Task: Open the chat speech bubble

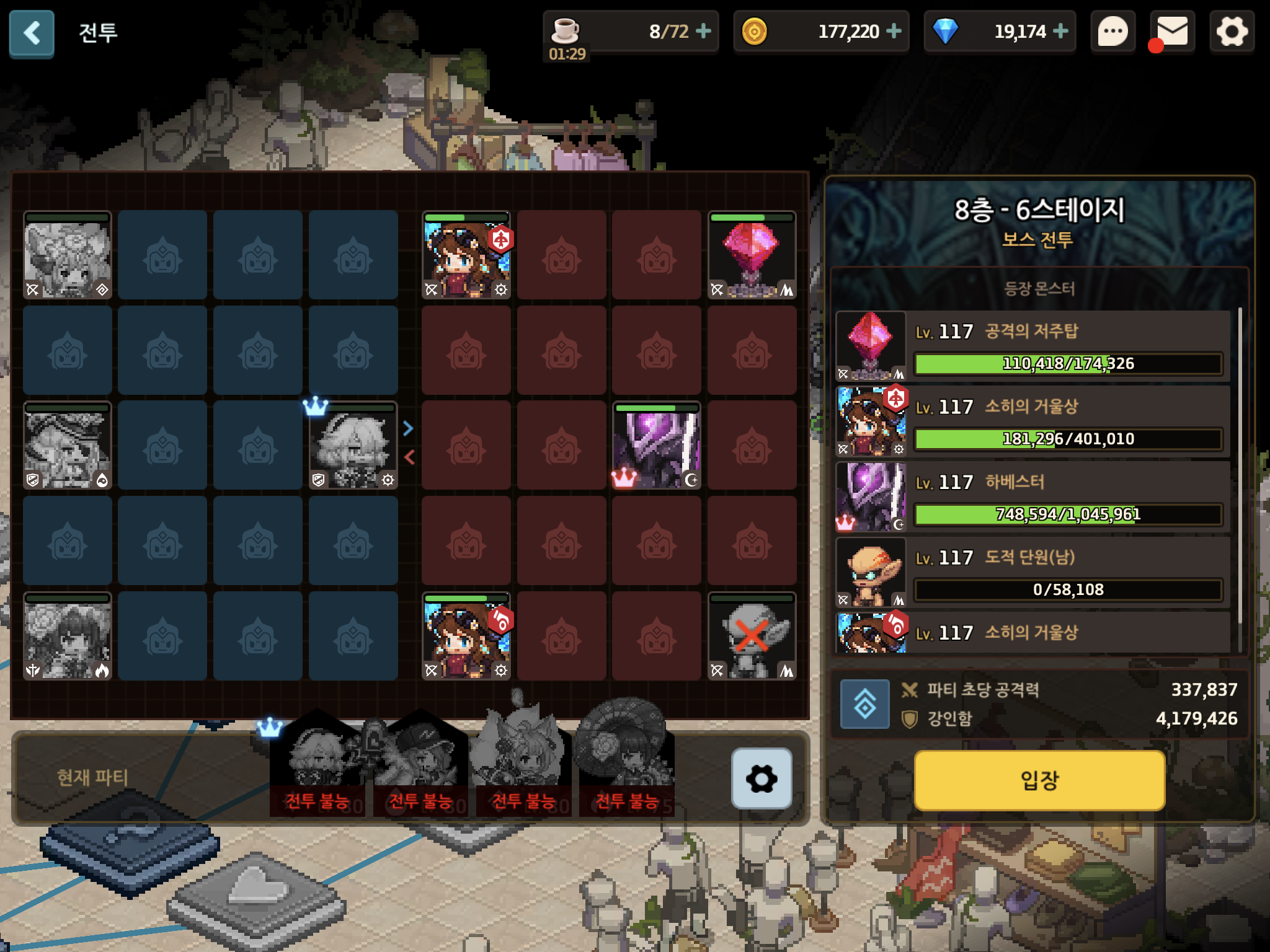Action: (x=1113, y=32)
